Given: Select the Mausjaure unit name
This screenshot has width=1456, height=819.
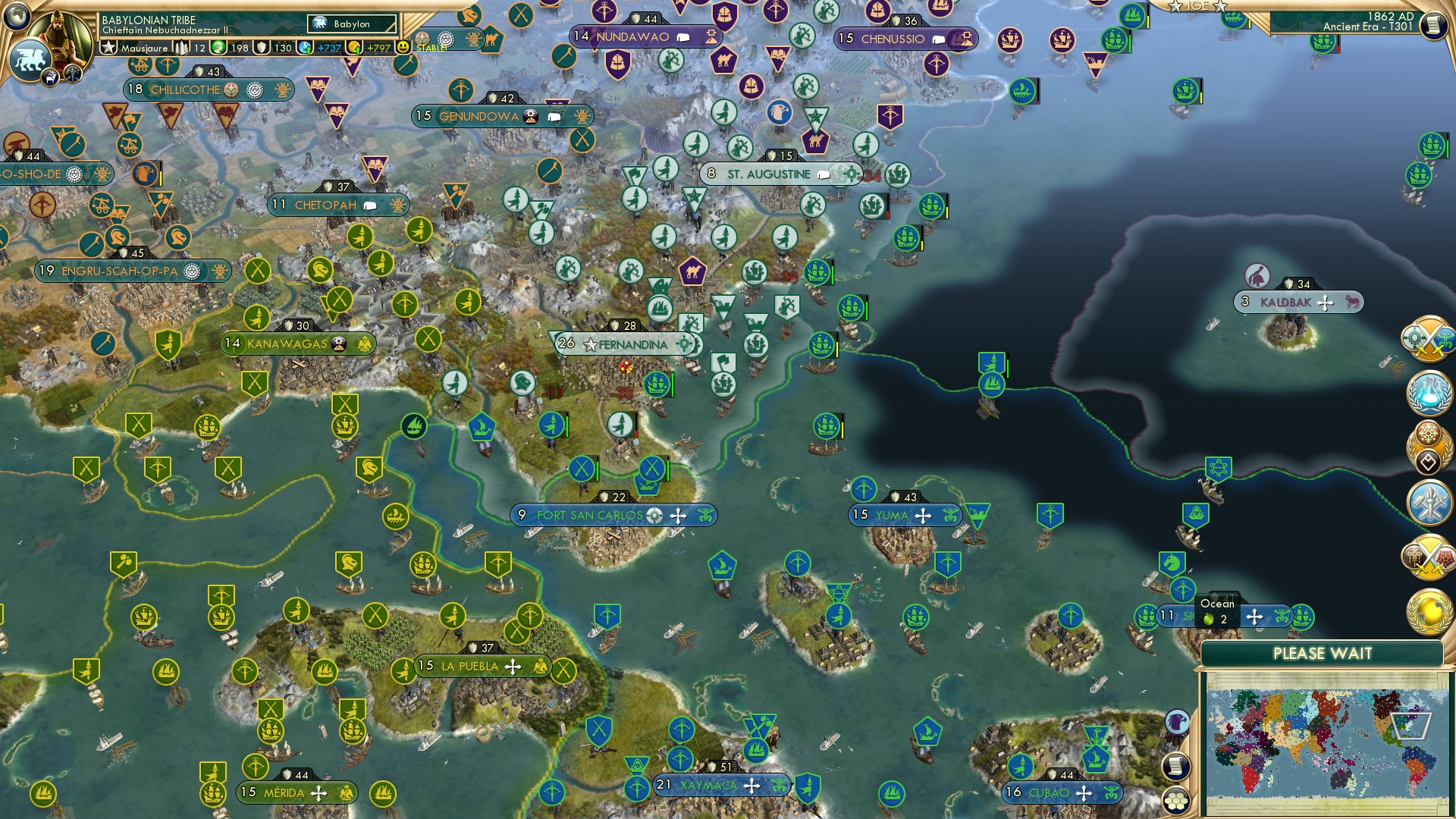Looking at the screenshot, I should (146, 47).
